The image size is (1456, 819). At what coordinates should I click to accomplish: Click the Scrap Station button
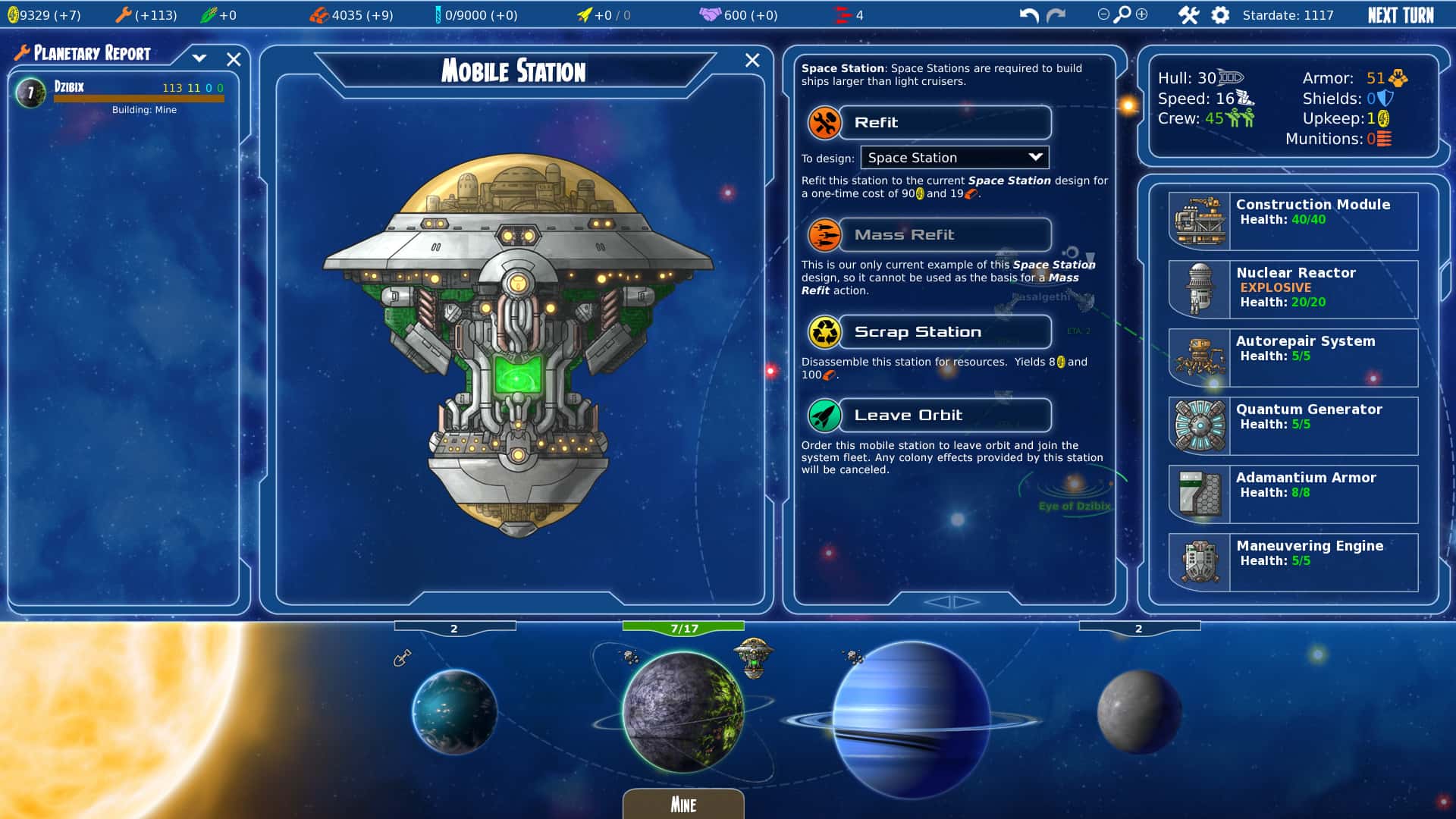click(x=944, y=331)
